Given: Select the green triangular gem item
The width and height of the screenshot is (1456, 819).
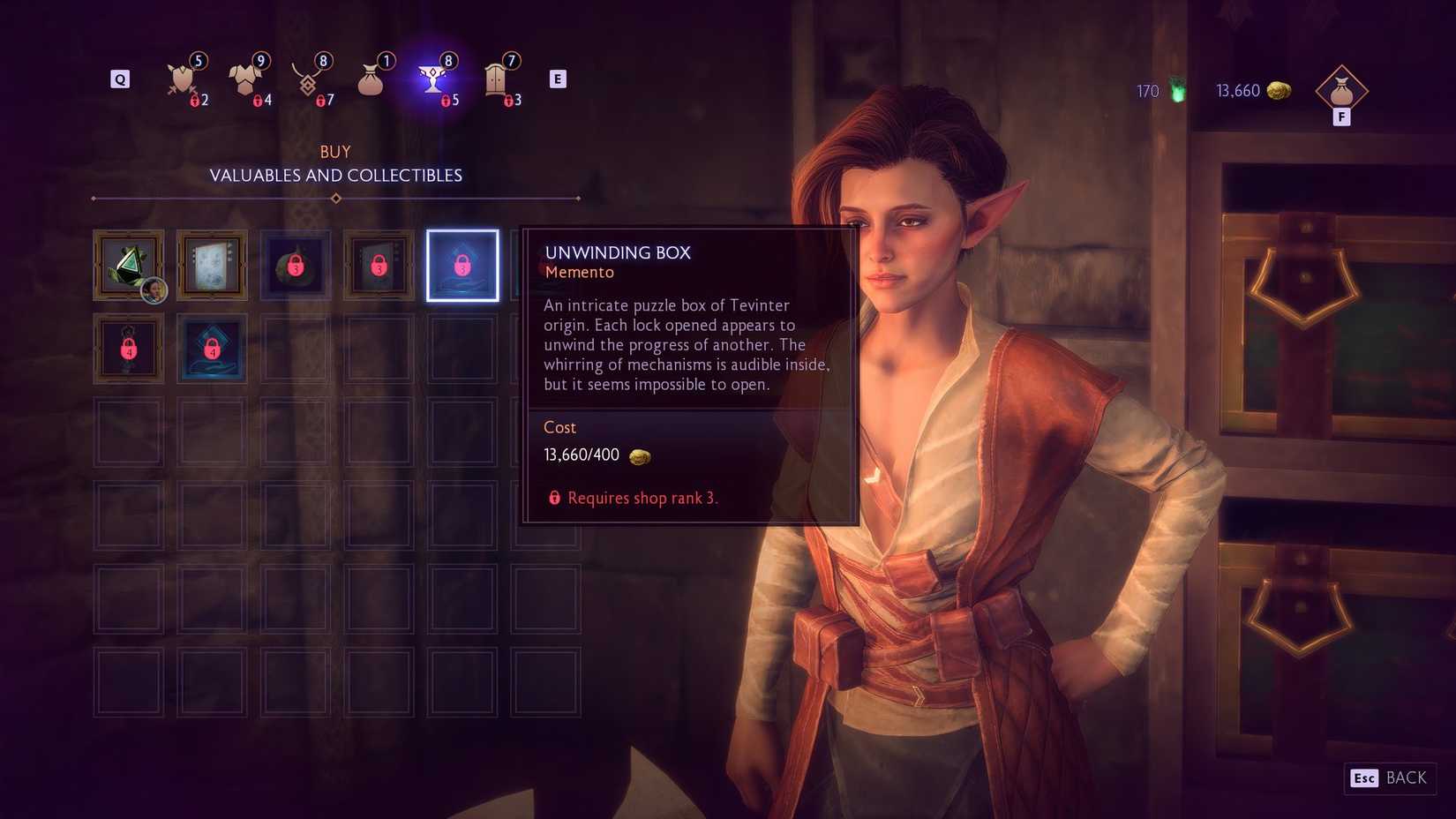Looking at the screenshot, I should point(129,266).
